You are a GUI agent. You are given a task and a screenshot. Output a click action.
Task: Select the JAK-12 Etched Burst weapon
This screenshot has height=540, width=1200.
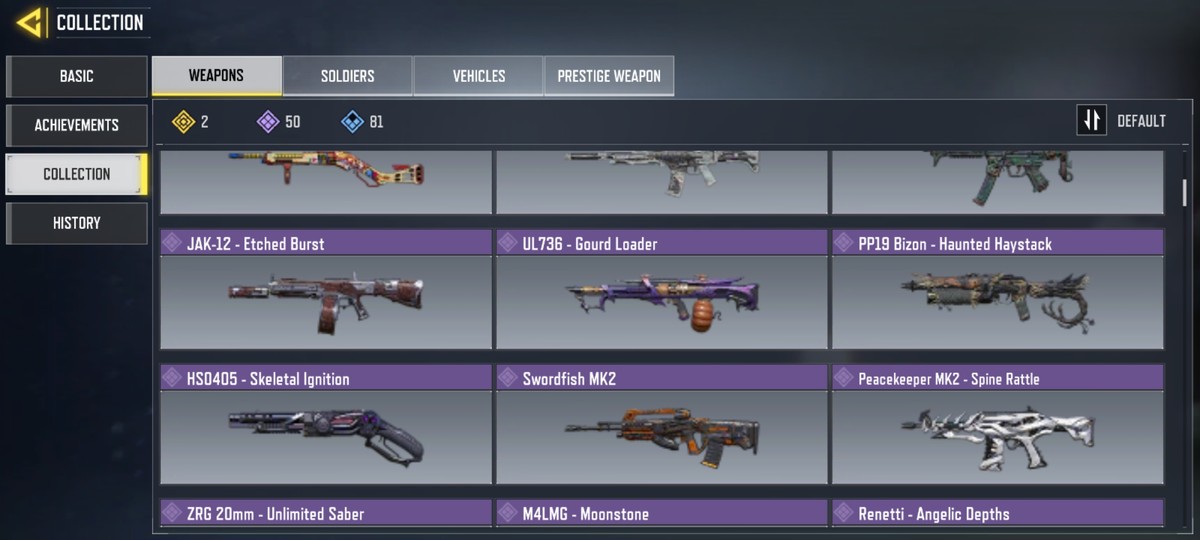pyautogui.click(x=326, y=290)
